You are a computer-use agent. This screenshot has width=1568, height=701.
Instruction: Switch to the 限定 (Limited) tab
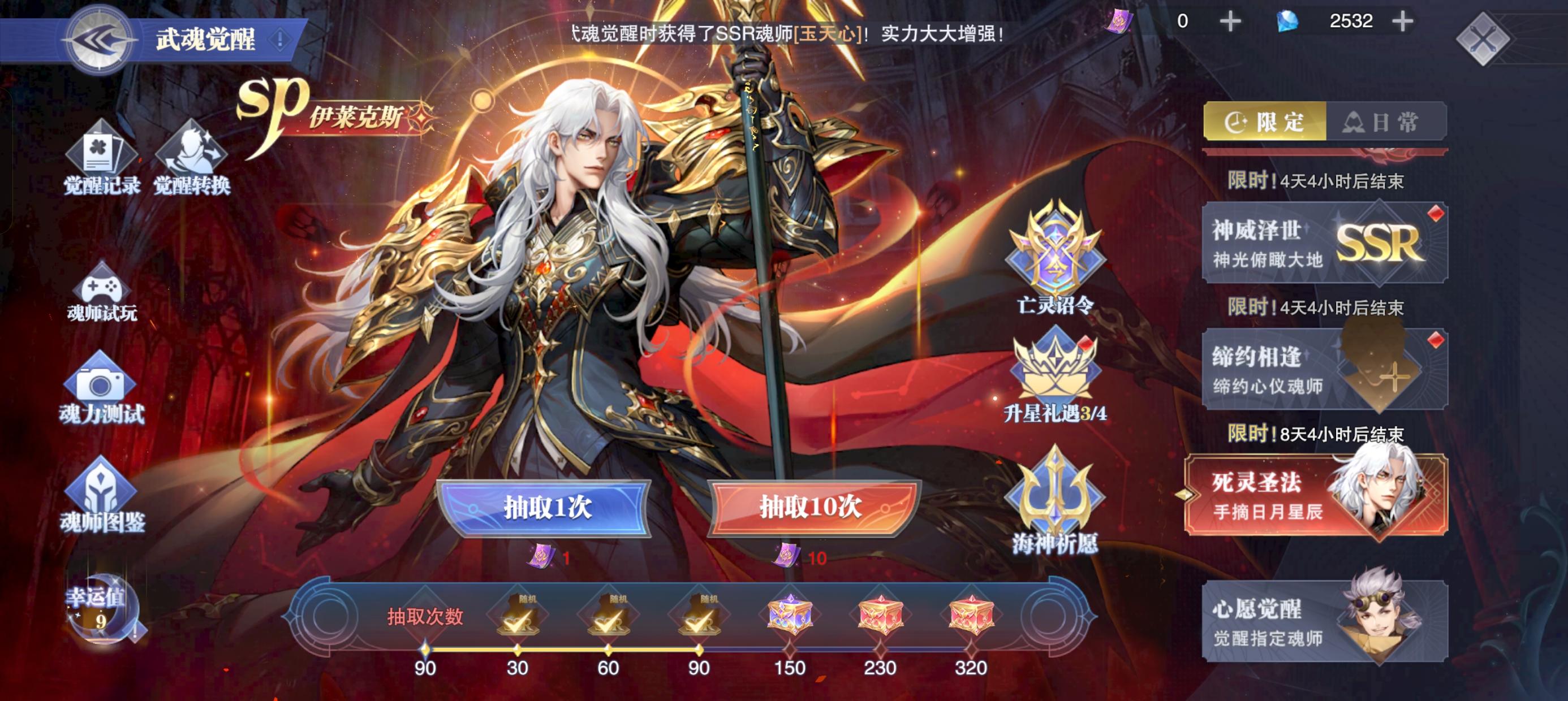click(x=1266, y=120)
